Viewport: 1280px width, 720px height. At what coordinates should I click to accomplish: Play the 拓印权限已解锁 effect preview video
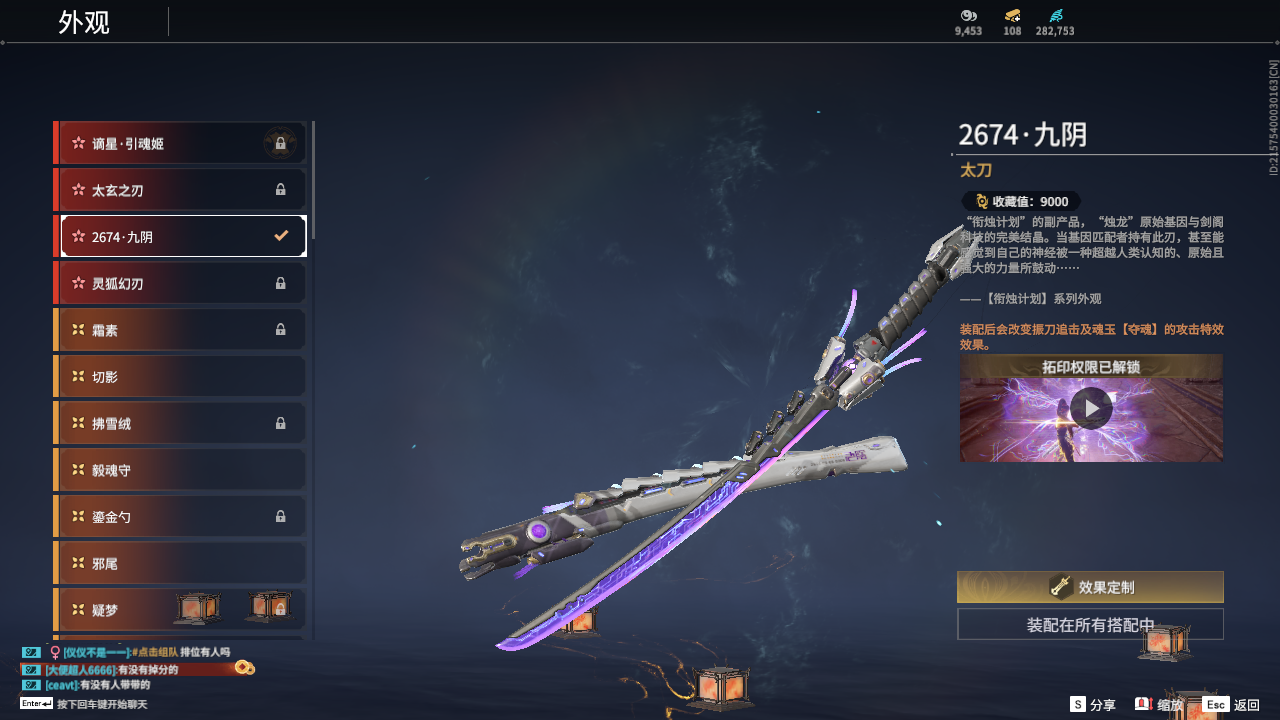coord(1091,408)
